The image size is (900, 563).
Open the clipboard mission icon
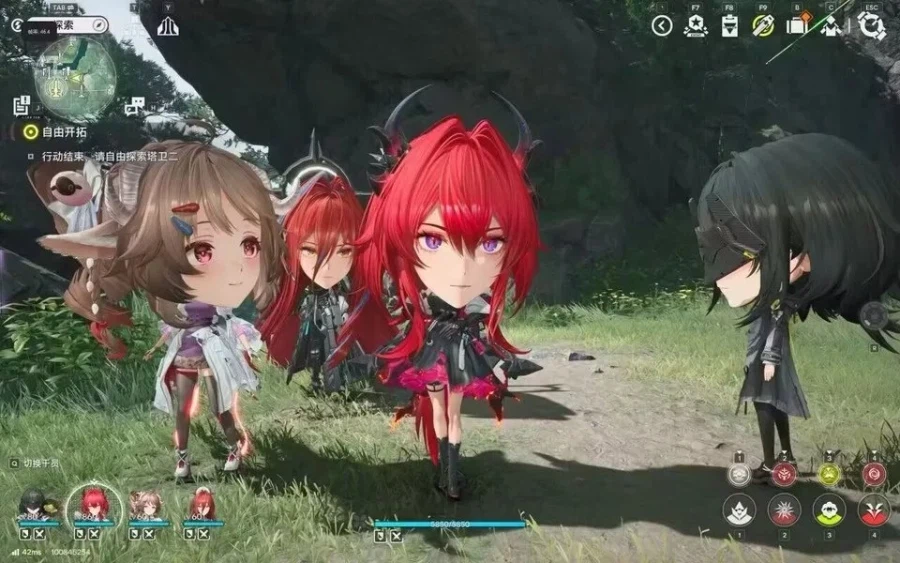pos(729,26)
